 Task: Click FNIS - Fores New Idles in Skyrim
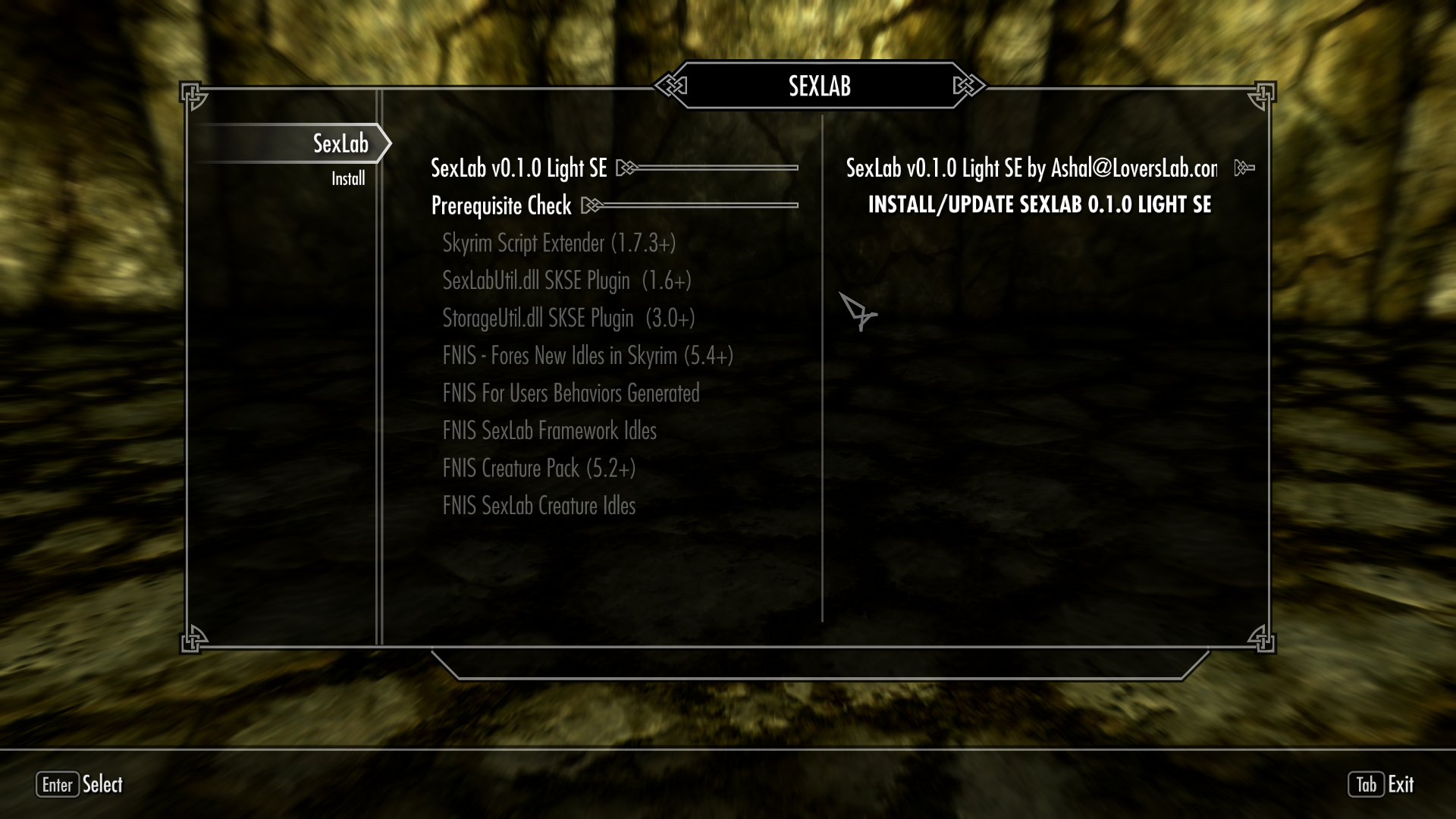(588, 356)
